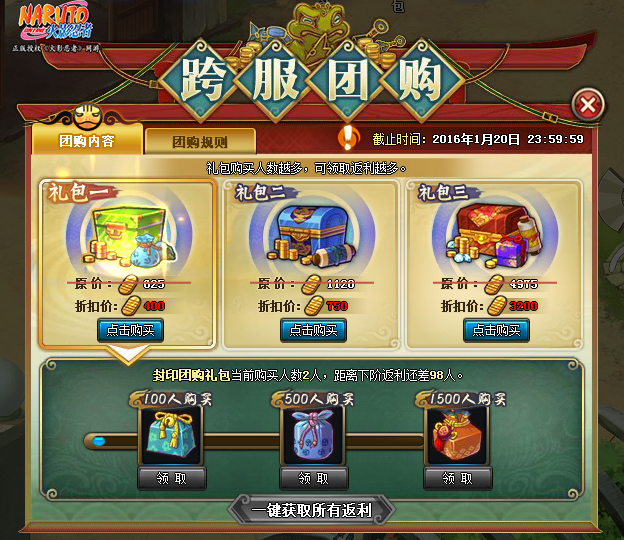Switch to the 团购内容 tab
The width and height of the screenshot is (624, 540).
pyautogui.click(x=87, y=141)
